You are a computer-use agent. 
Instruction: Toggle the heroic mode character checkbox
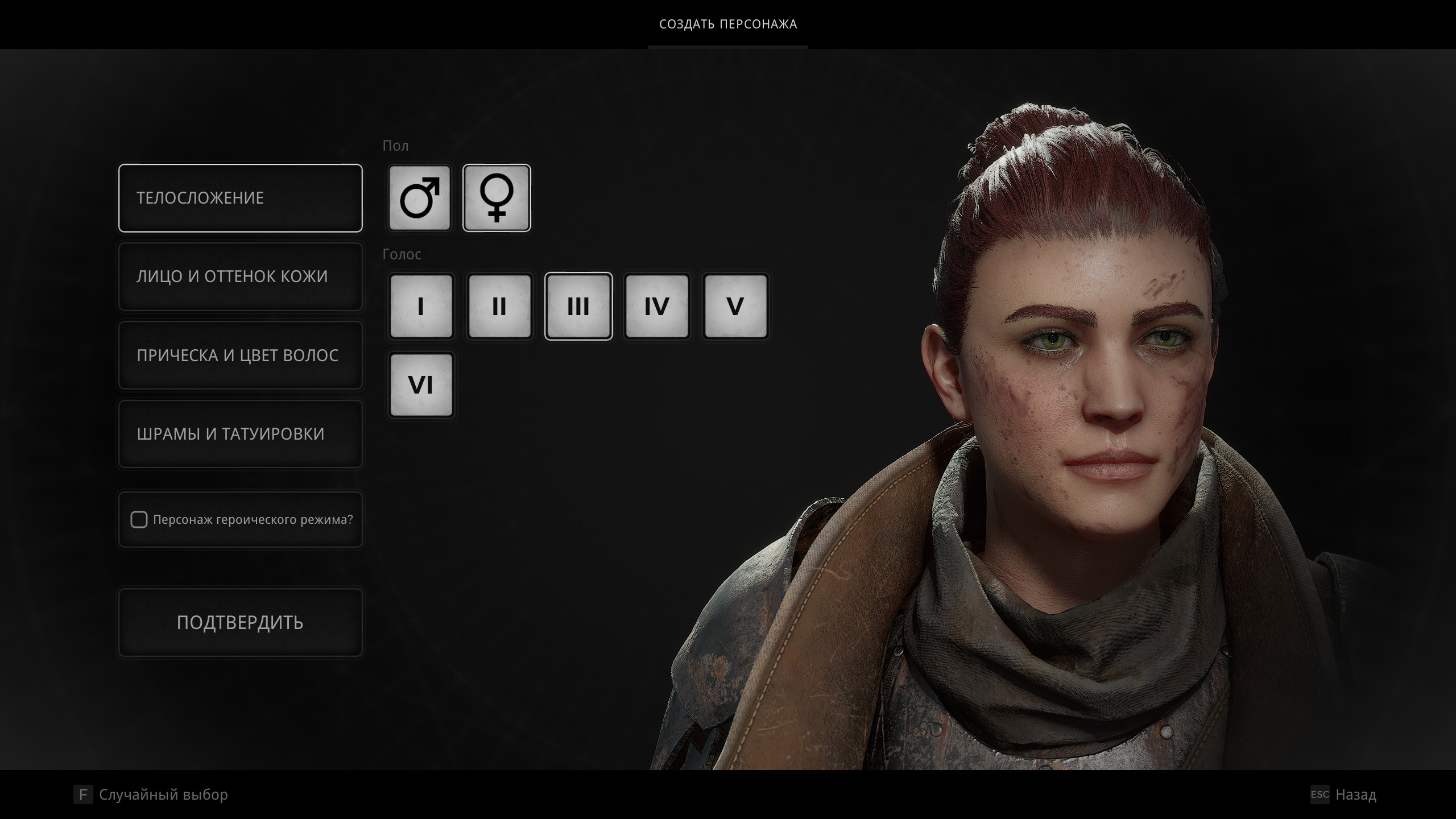click(x=139, y=520)
